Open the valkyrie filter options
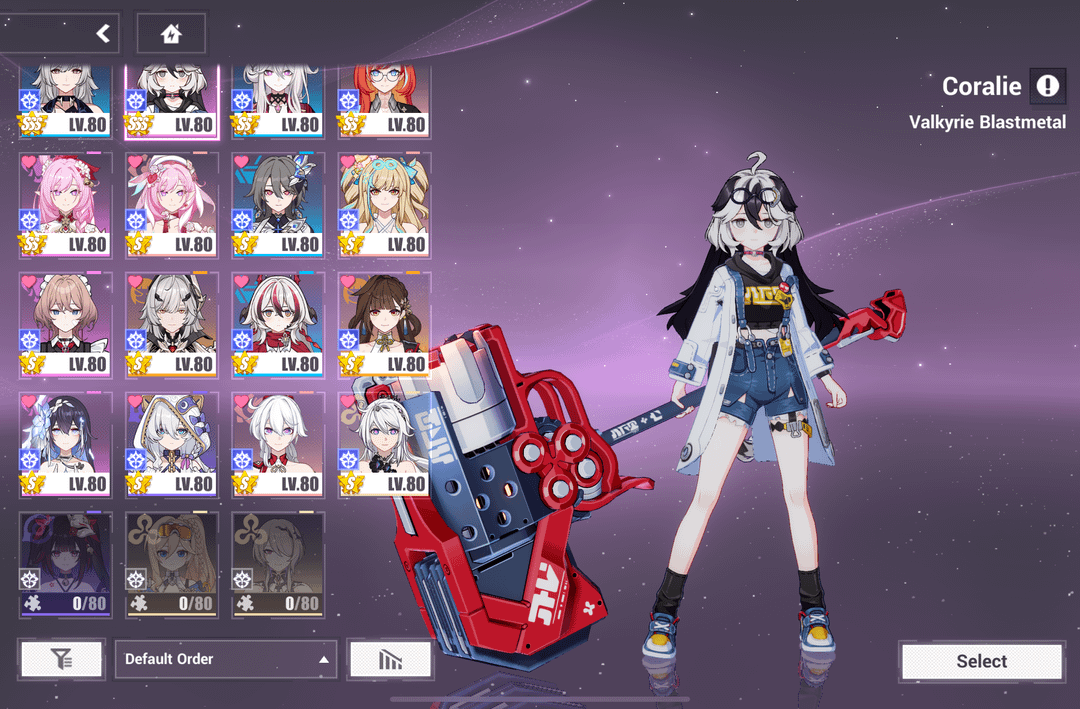Image resolution: width=1080 pixels, height=709 pixels. click(x=61, y=659)
